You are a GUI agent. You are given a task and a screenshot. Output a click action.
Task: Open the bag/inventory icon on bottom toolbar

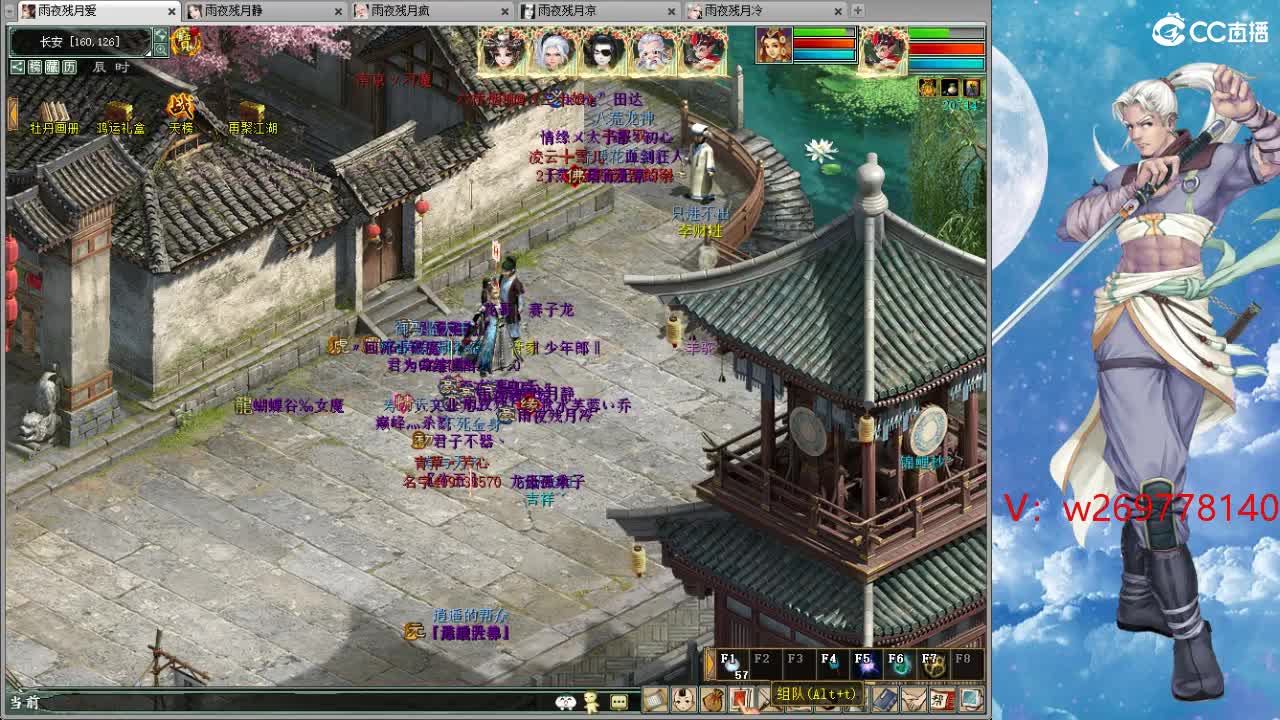click(x=710, y=700)
